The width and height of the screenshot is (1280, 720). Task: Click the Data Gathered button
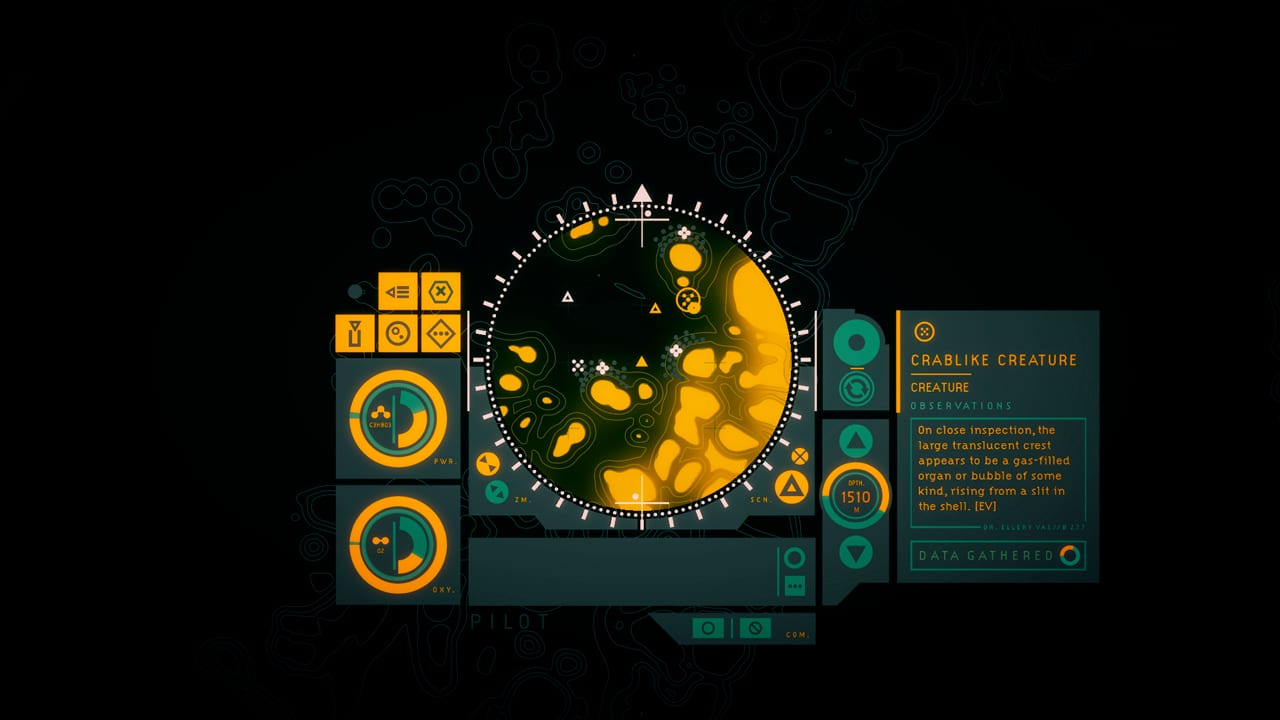[997, 555]
